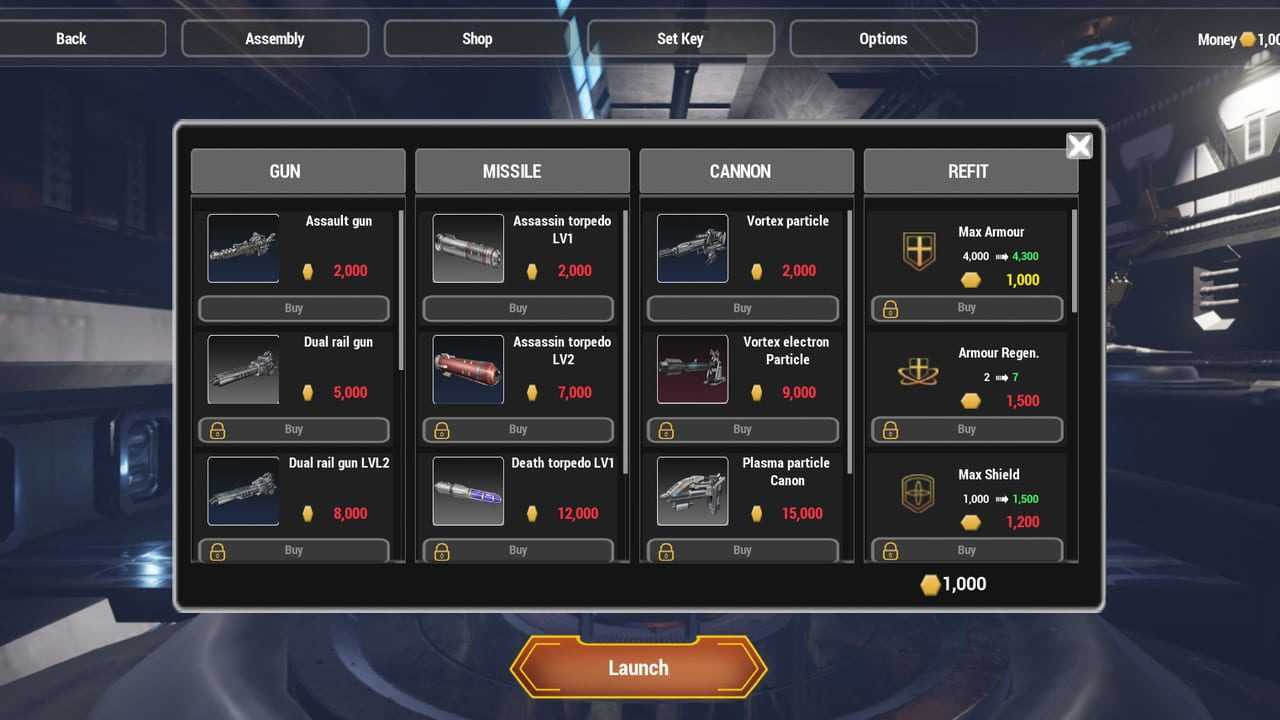Launch the mission

click(638, 667)
